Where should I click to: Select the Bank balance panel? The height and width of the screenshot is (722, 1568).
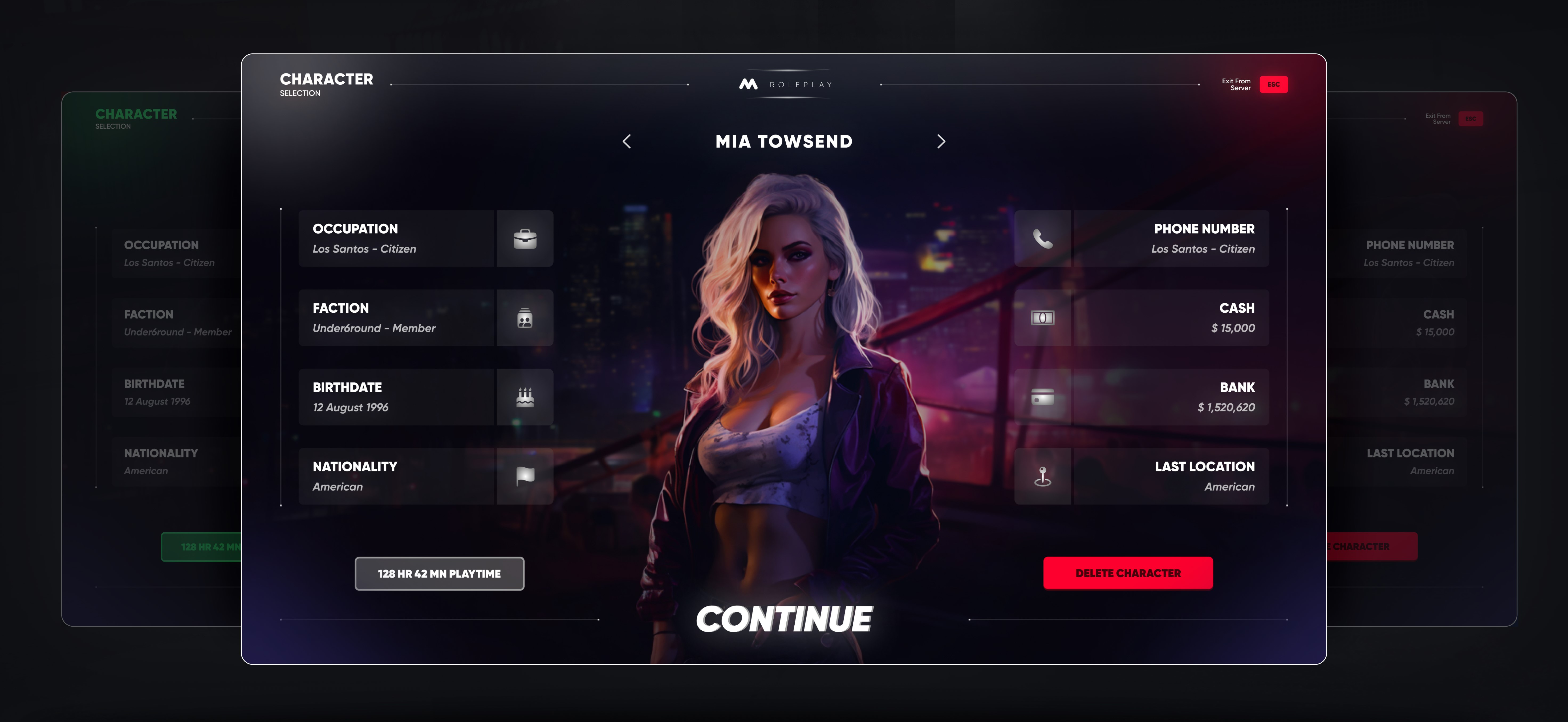pyautogui.click(x=1170, y=397)
